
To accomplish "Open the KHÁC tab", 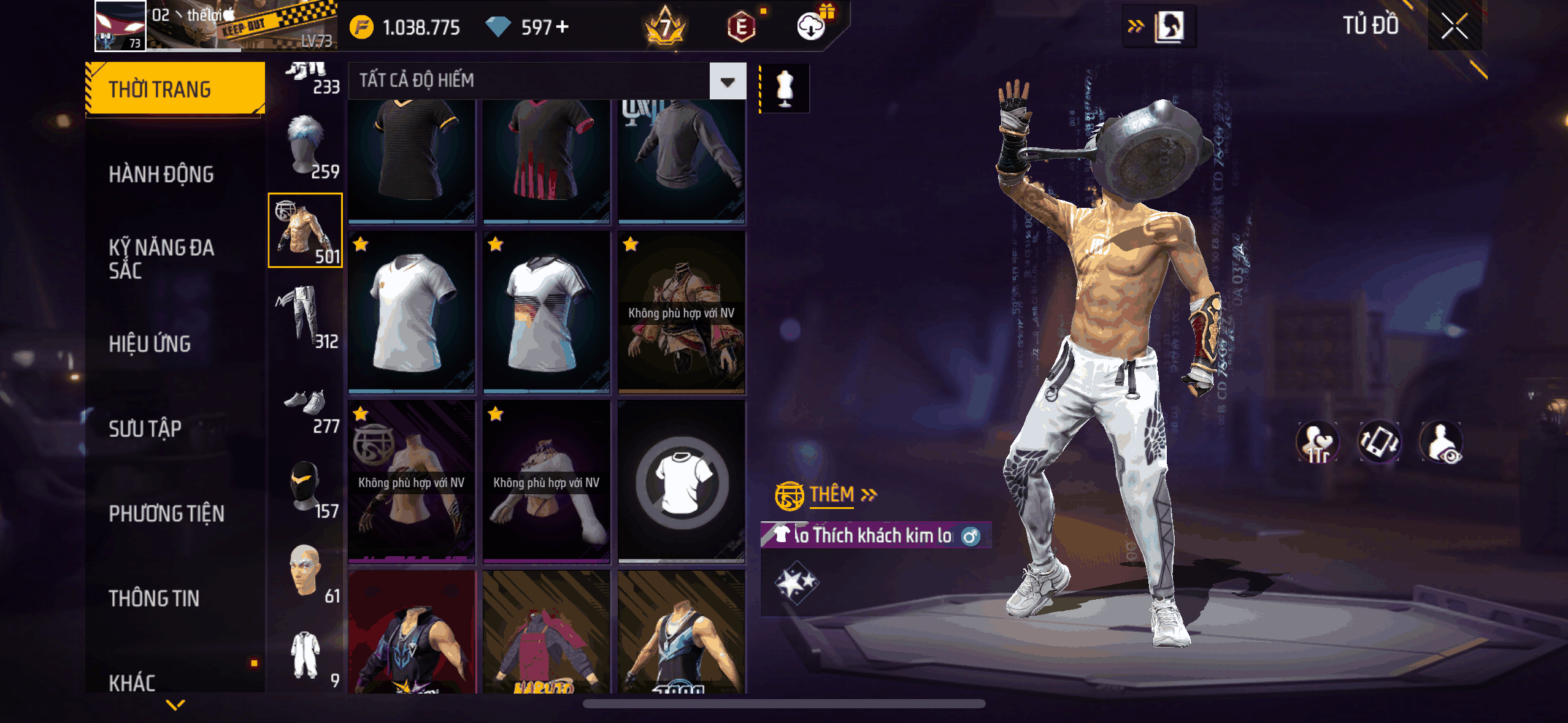I will (132, 683).
